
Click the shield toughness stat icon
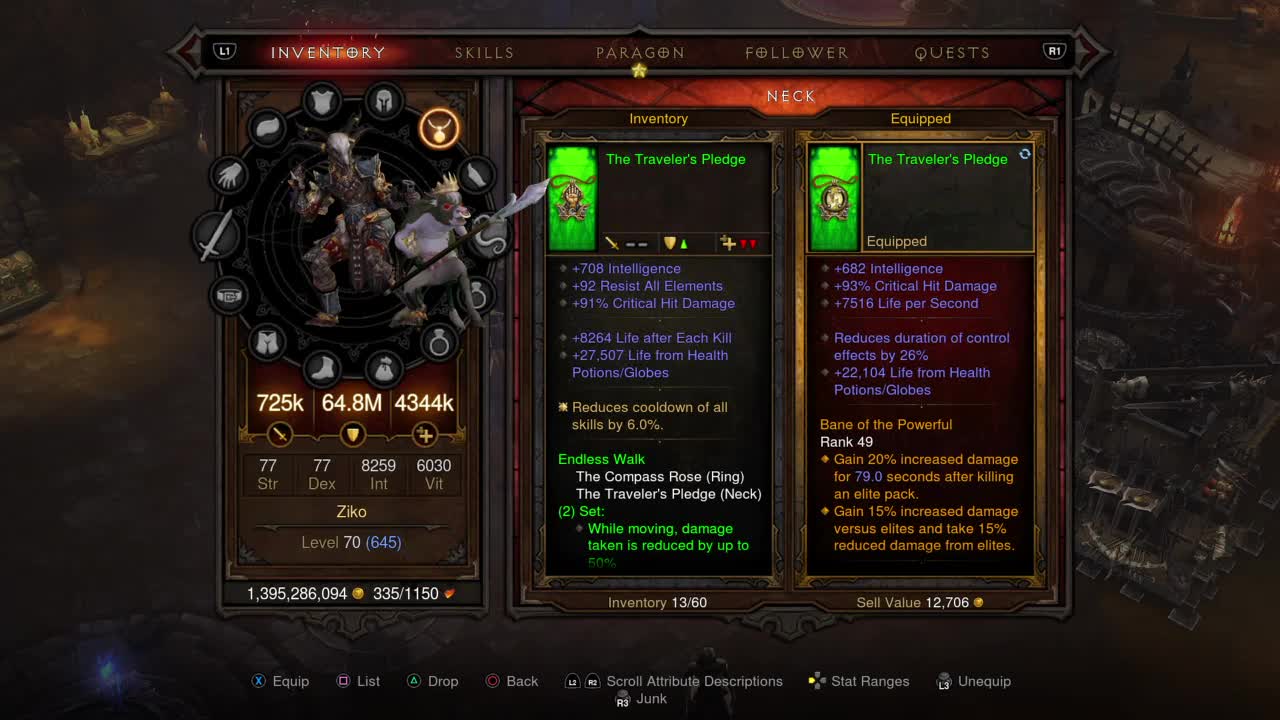pos(353,435)
